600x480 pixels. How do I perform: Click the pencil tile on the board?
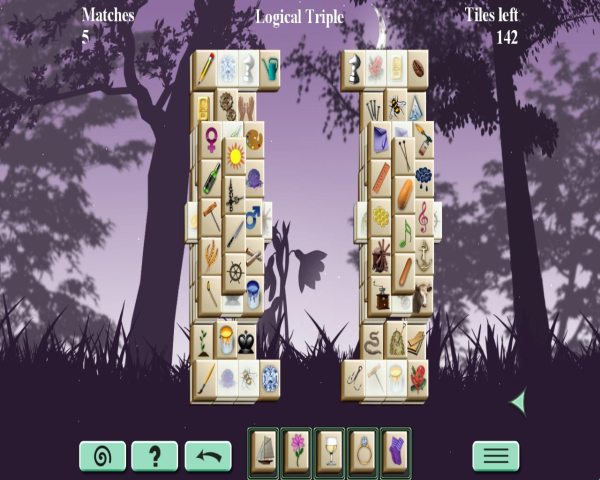tap(206, 68)
